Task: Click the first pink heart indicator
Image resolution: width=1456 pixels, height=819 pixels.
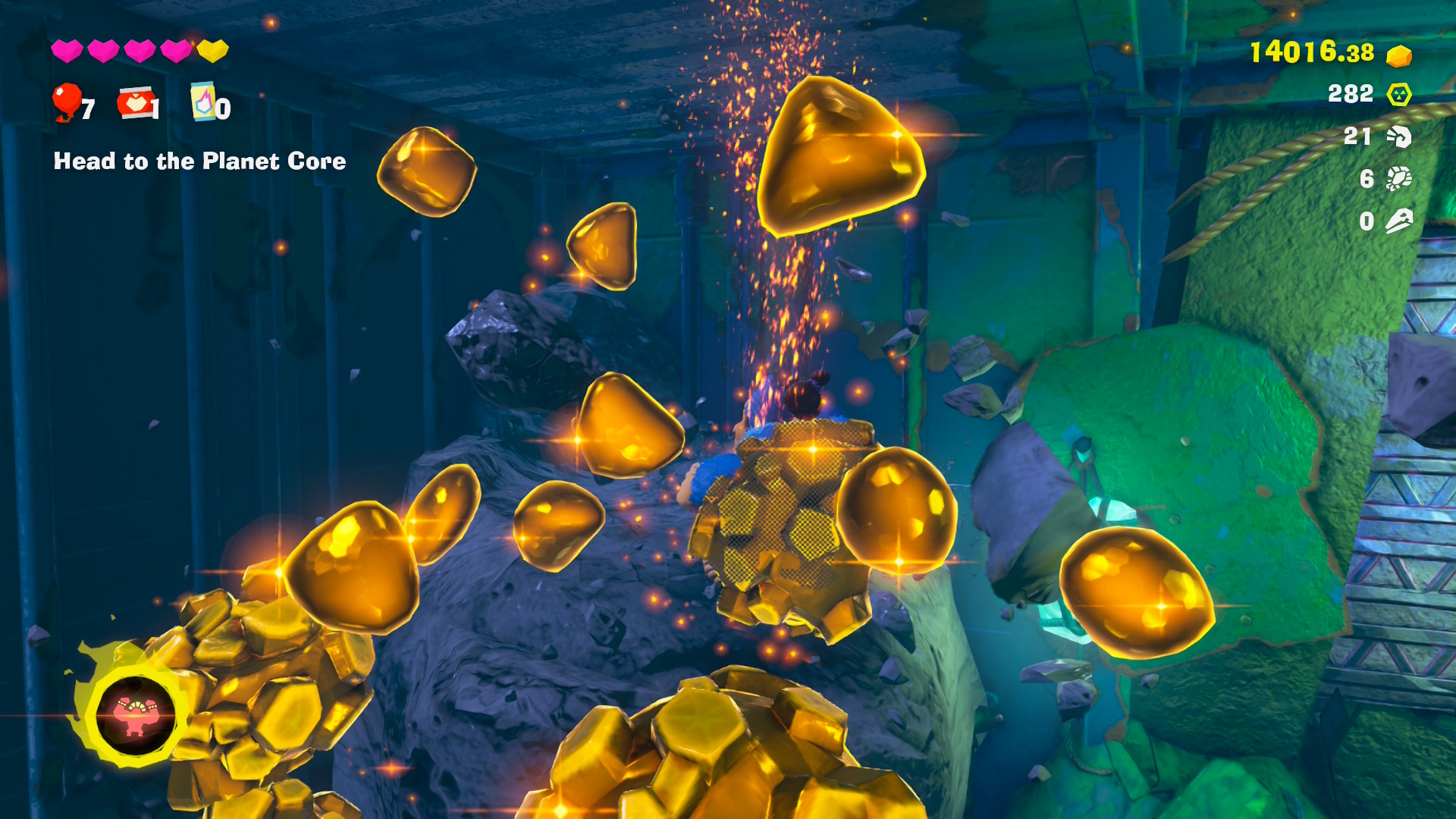Action: [x=67, y=52]
